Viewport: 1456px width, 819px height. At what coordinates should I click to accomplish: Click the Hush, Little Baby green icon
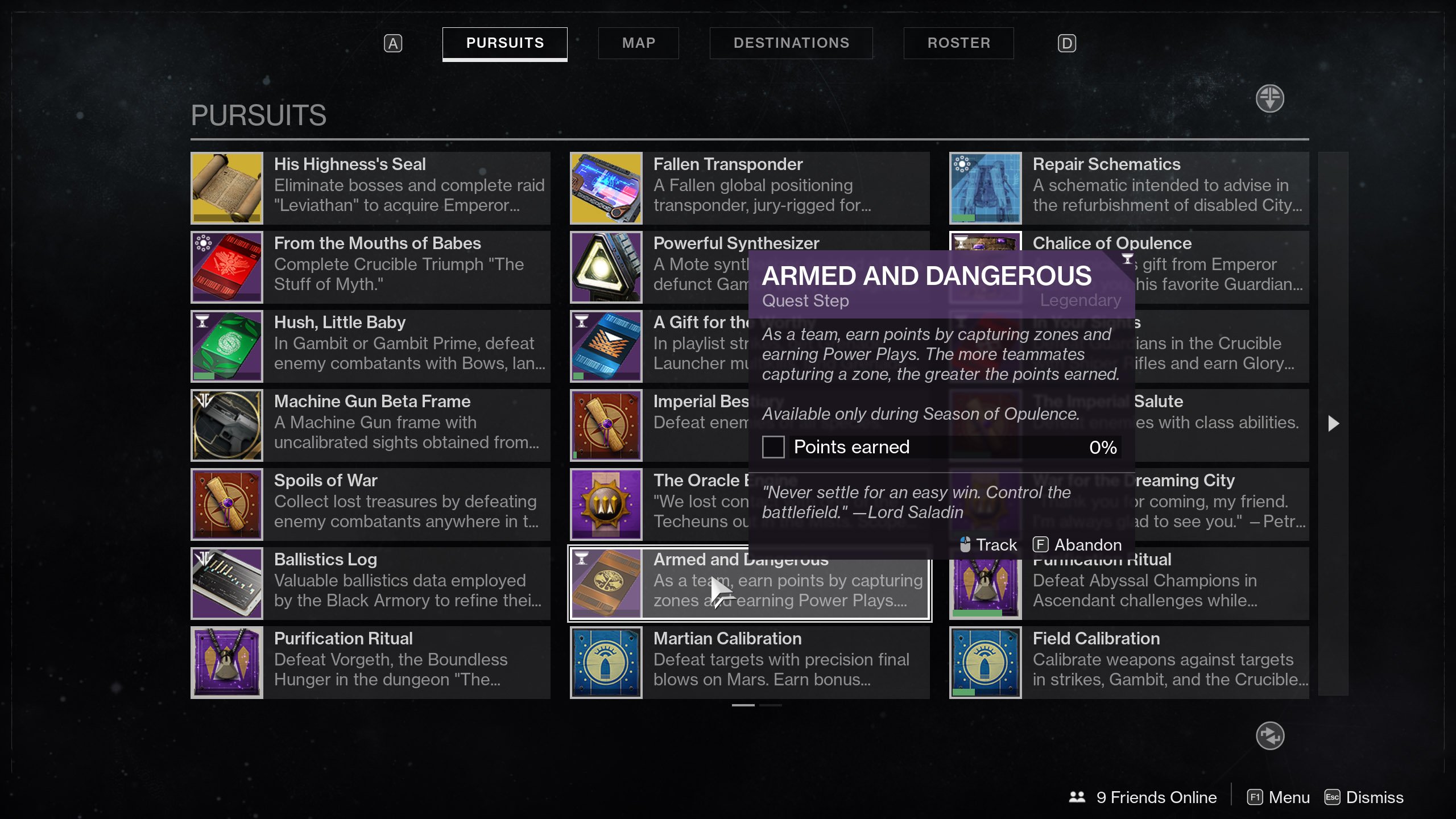coord(226,346)
